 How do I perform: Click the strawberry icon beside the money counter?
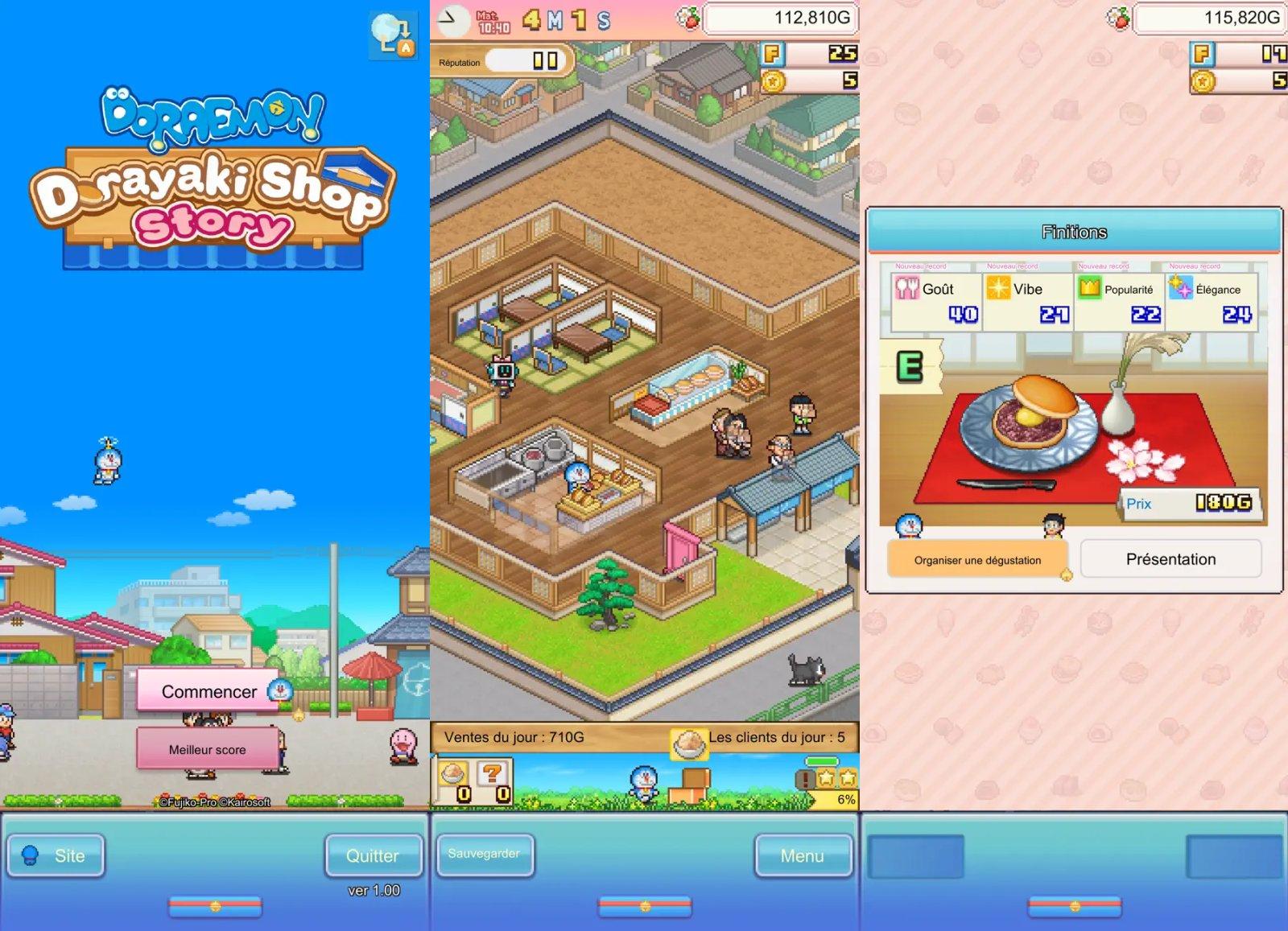click(x=688, y=20)
